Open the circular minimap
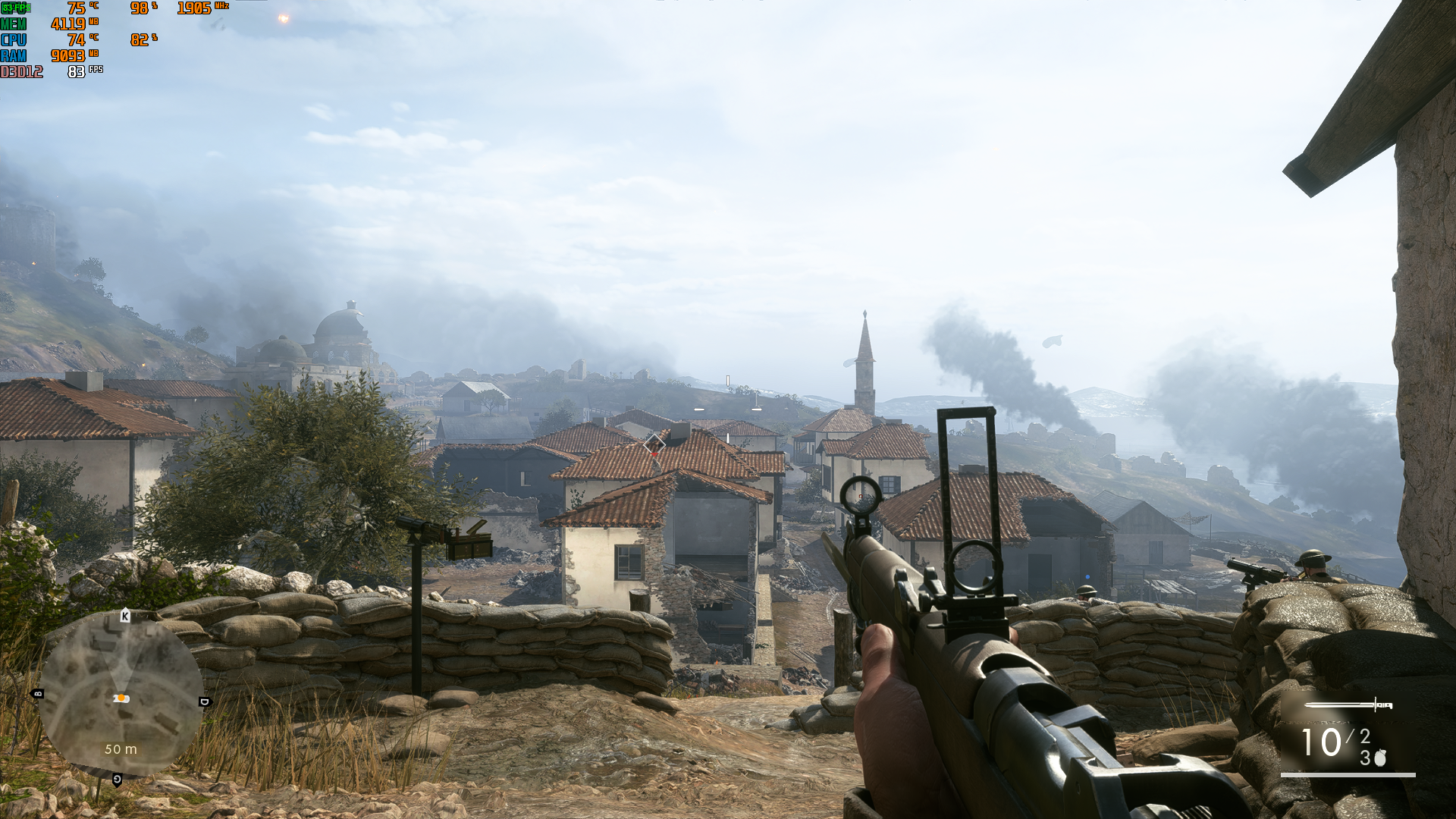 tap(120, 696)
